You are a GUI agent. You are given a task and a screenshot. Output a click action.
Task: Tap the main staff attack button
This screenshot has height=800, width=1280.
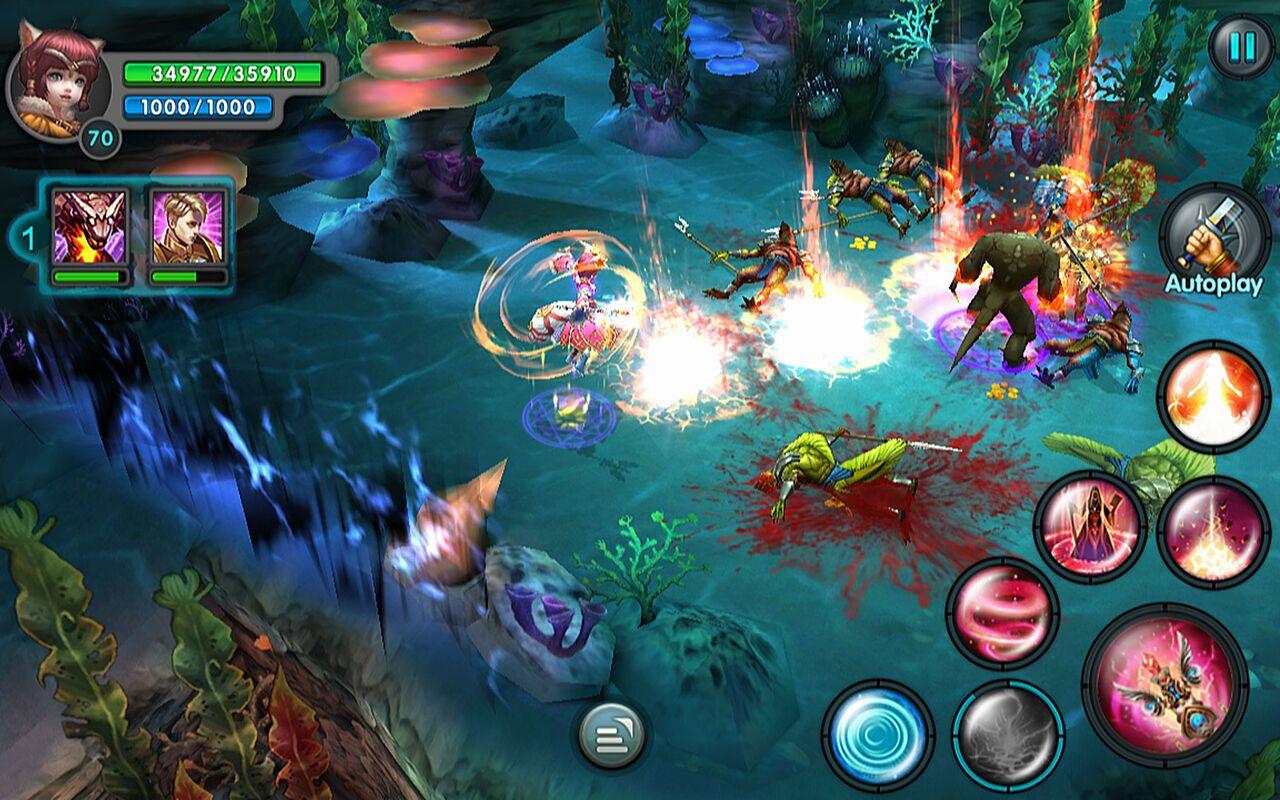[x=1166, y=685]
